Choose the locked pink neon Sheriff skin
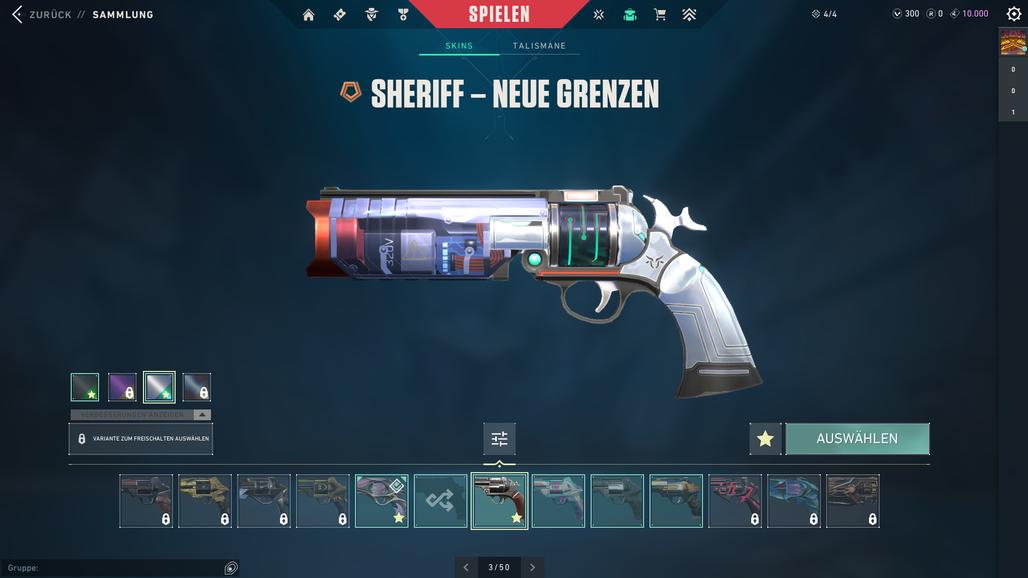 735,501
